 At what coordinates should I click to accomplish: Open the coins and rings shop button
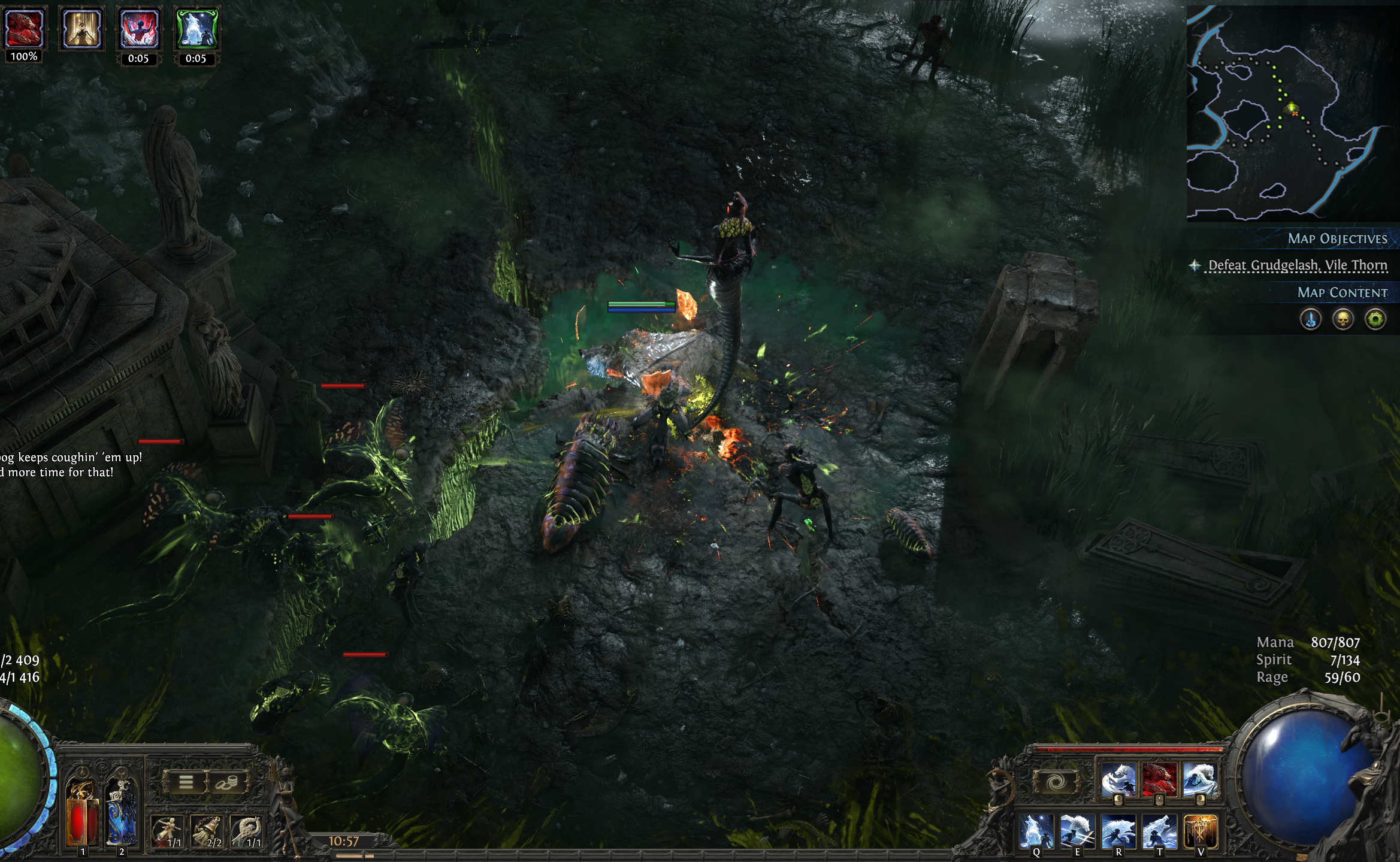[x=226, y=782]
